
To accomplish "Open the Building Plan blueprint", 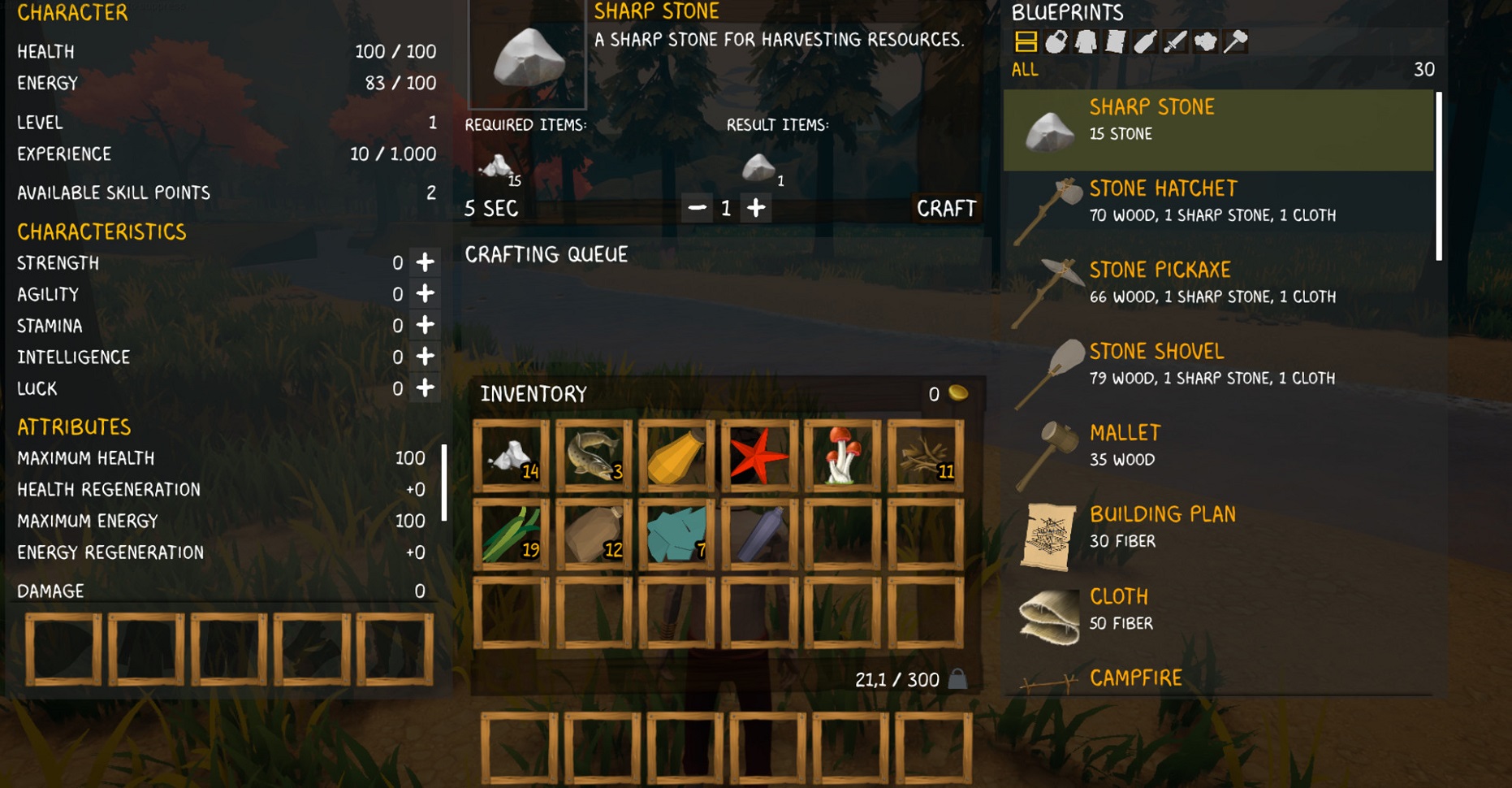I will point(1218,528).
